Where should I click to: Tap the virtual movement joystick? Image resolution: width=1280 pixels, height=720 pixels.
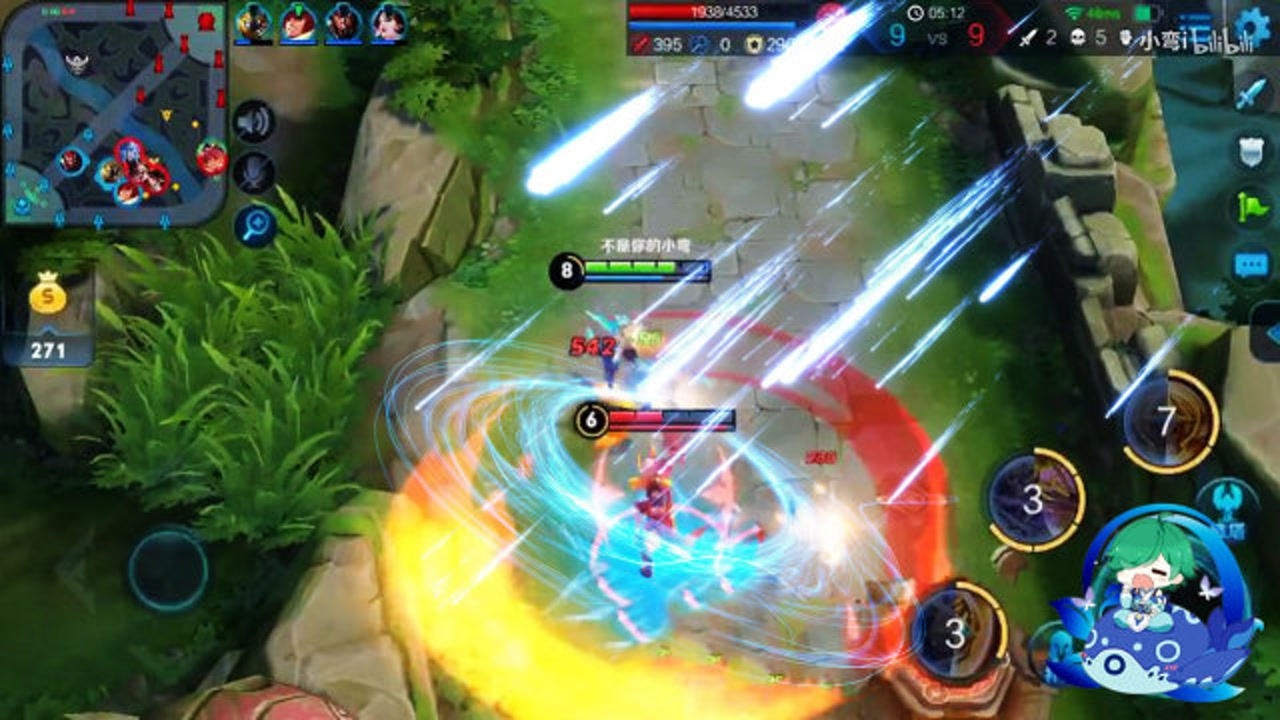(x=167, y=570)
